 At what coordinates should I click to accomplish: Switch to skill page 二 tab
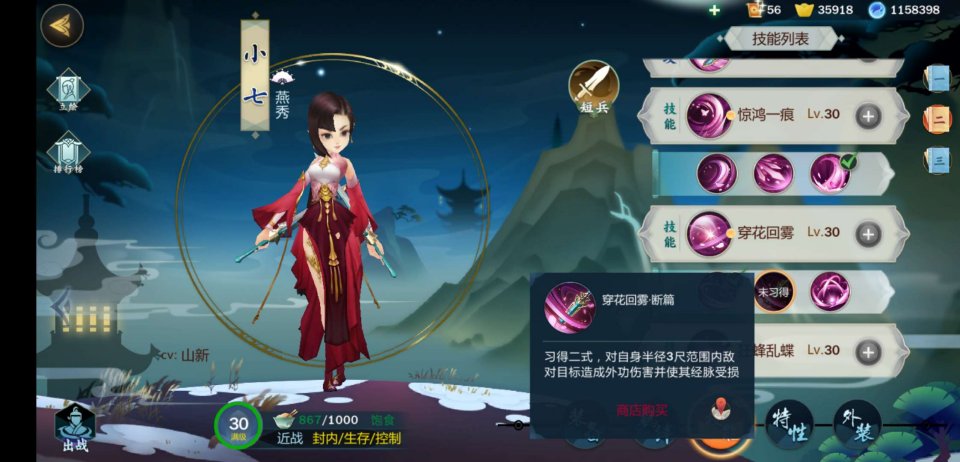pos(937,119)
